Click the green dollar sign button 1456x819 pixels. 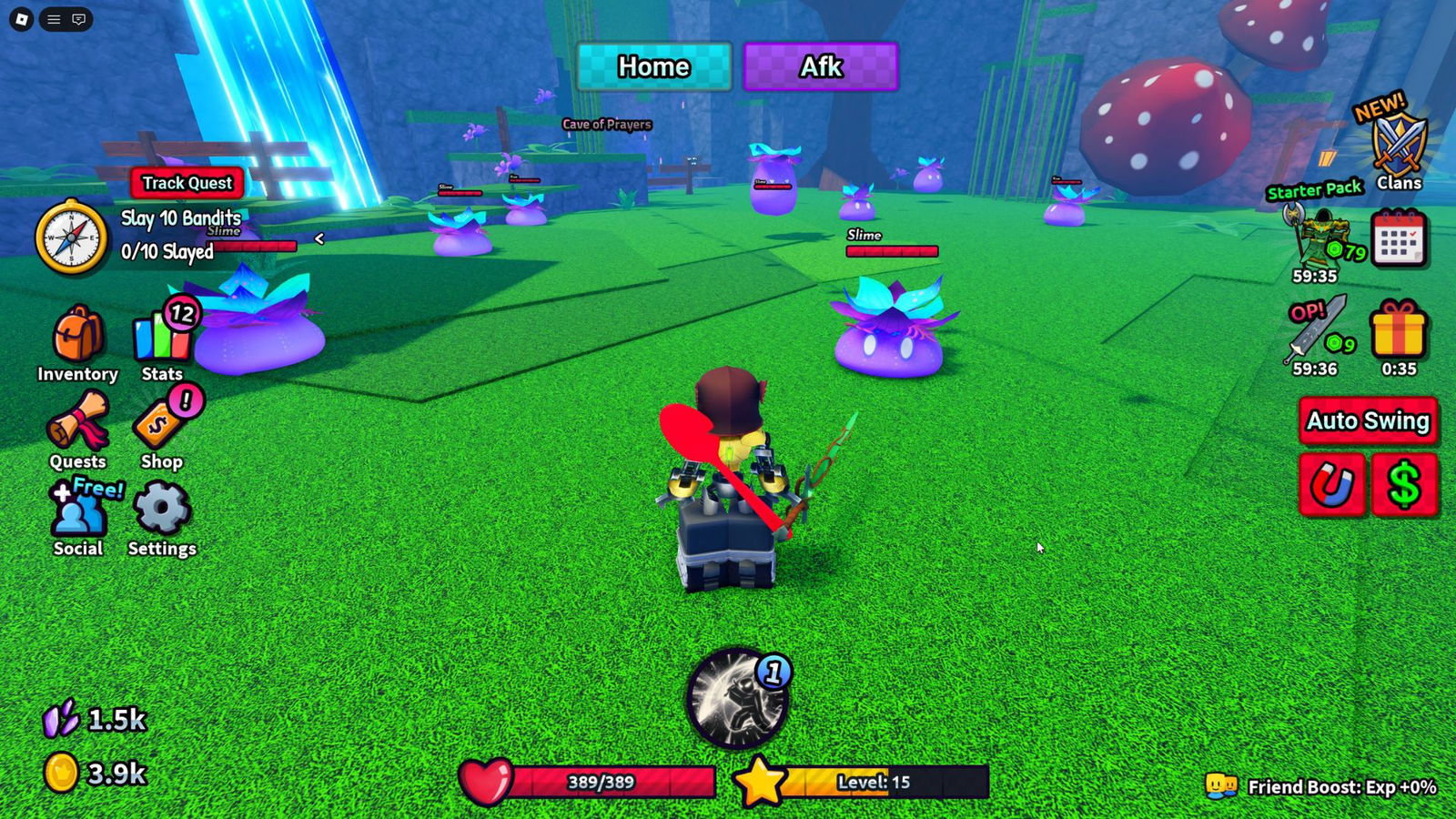pos(1404,486)
